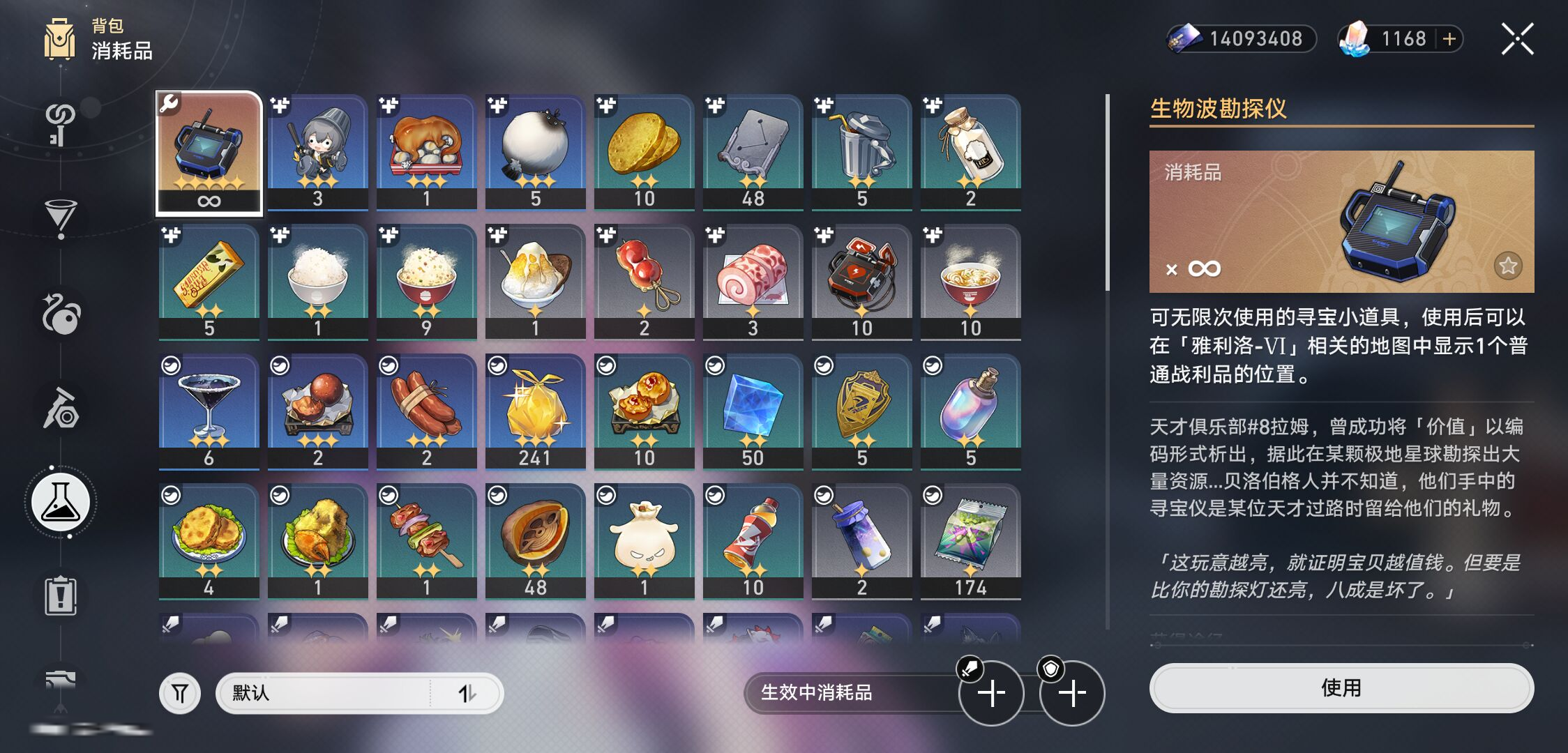The height and width of the screenshot is (753, 1568).
Task: Favorite the item using the star button
Action: click(1508, 266)
